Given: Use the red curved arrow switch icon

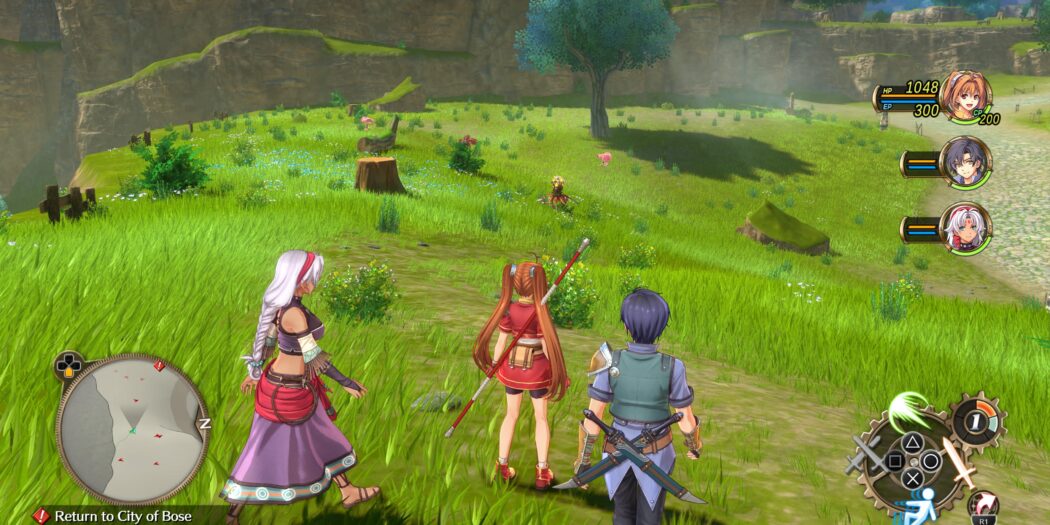Looking at the screenshot, I should click(x=985, y=506).
